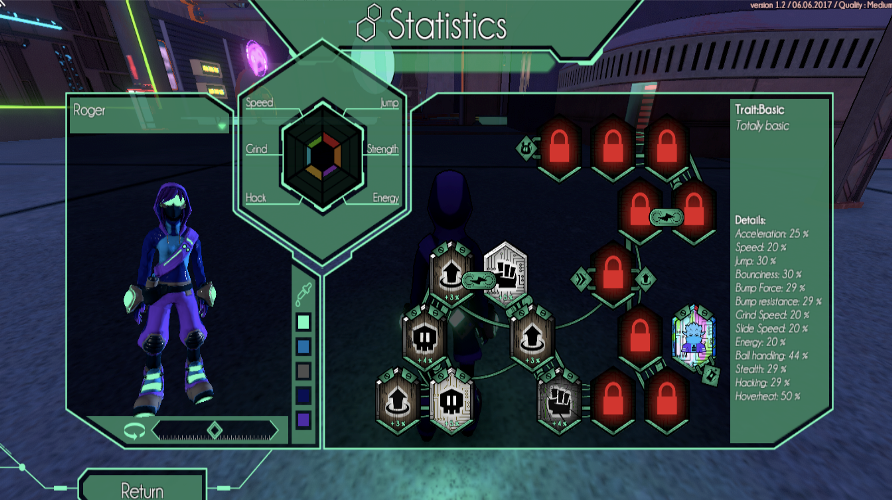The height and width of the screenshot is (500, 892).
Task: Select the mint green color swatch
Action: tap(304, 322)
